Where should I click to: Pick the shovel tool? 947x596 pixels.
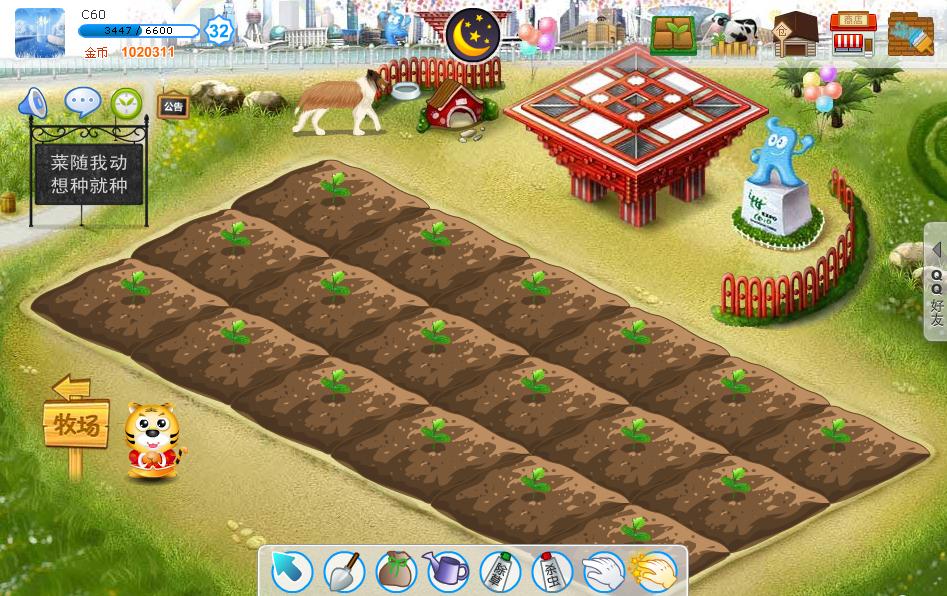point(344,571)
